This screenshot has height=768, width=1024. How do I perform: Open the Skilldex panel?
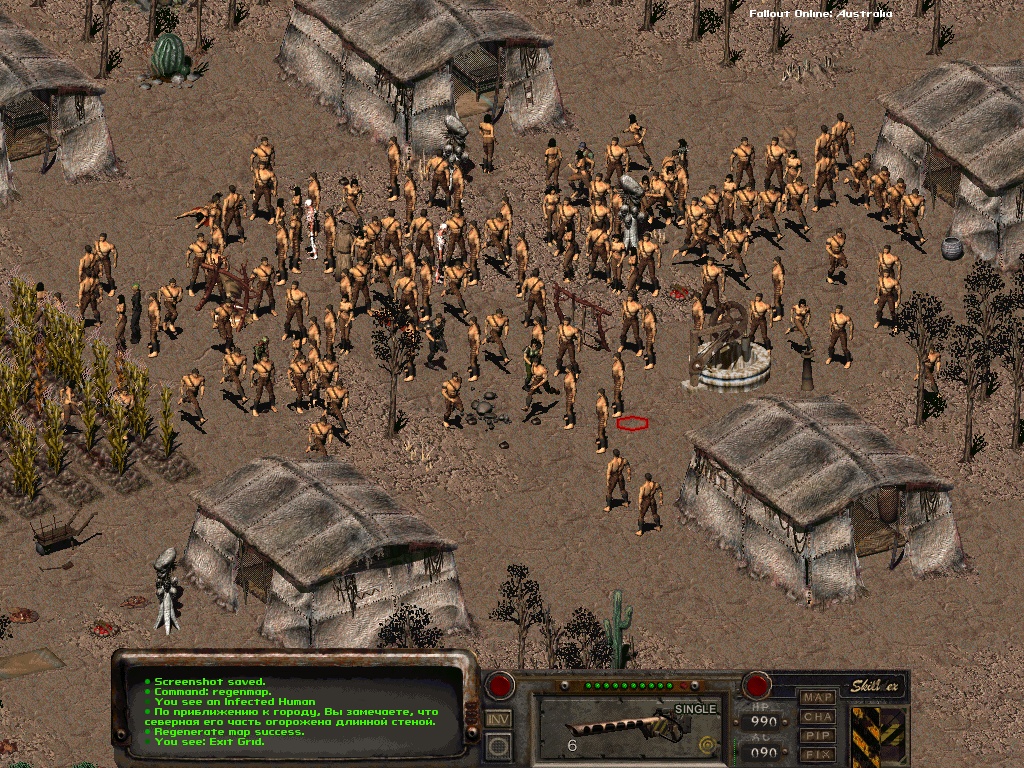tap(877, 686)
